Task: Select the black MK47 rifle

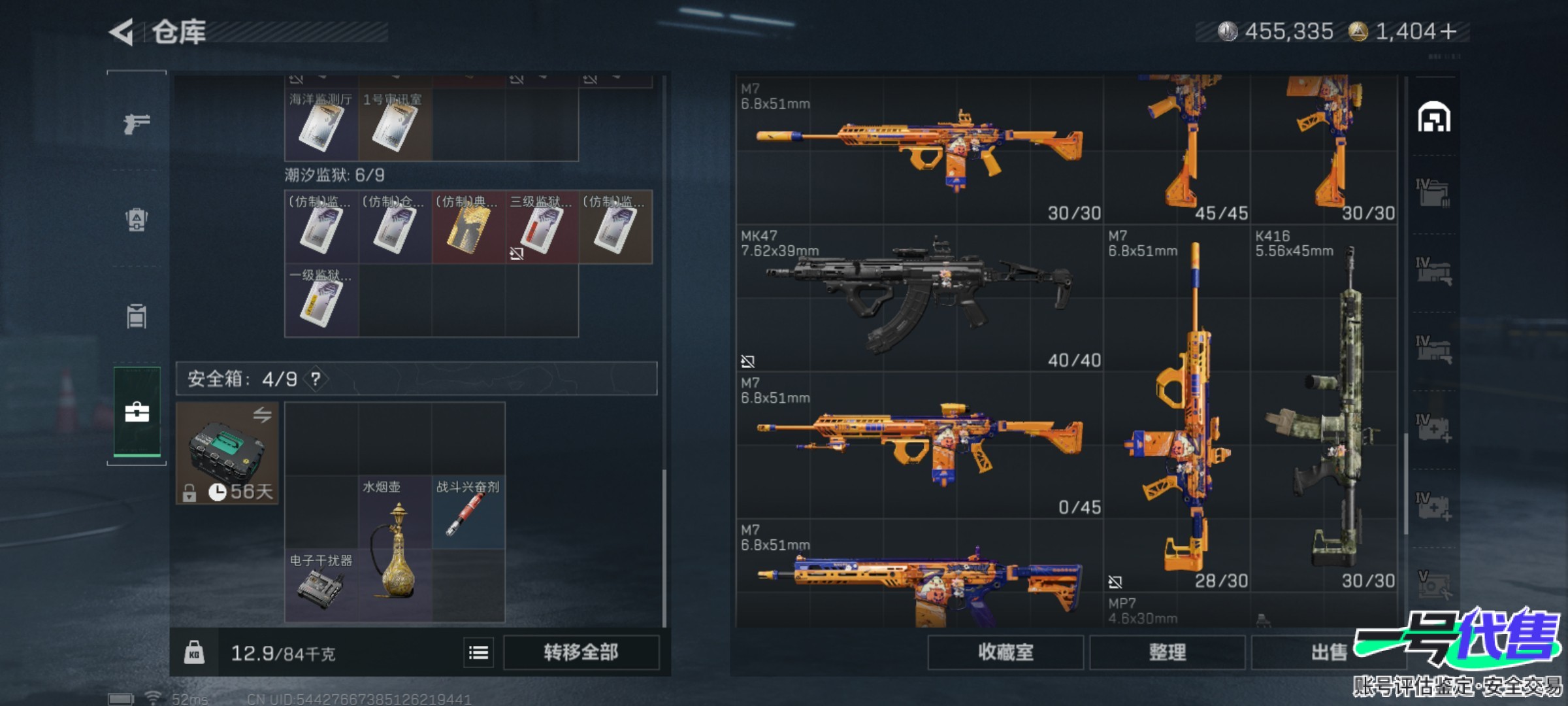Action: [x=919, y=298]
